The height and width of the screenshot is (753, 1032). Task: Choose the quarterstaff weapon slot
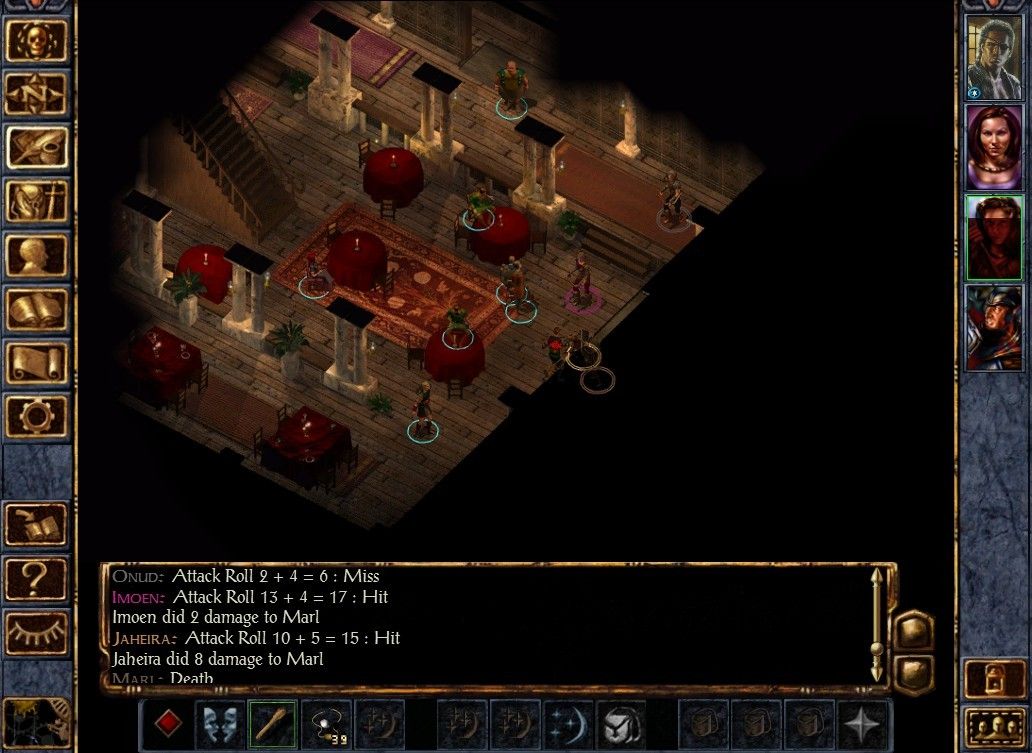click(272, 723)
